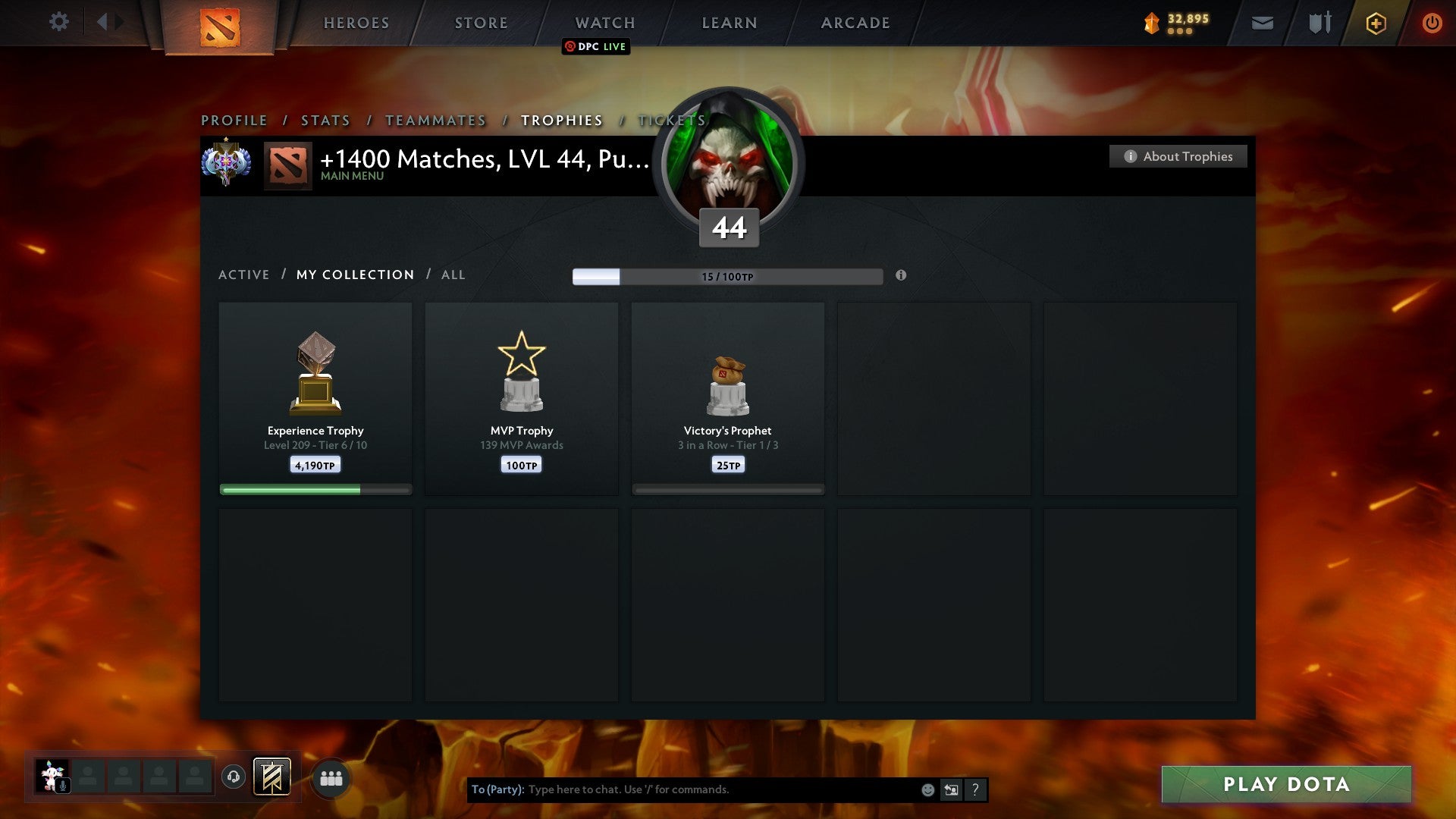Open the settings gear icon
This screenshot has width=1456, height=819.
pos(58,22)
